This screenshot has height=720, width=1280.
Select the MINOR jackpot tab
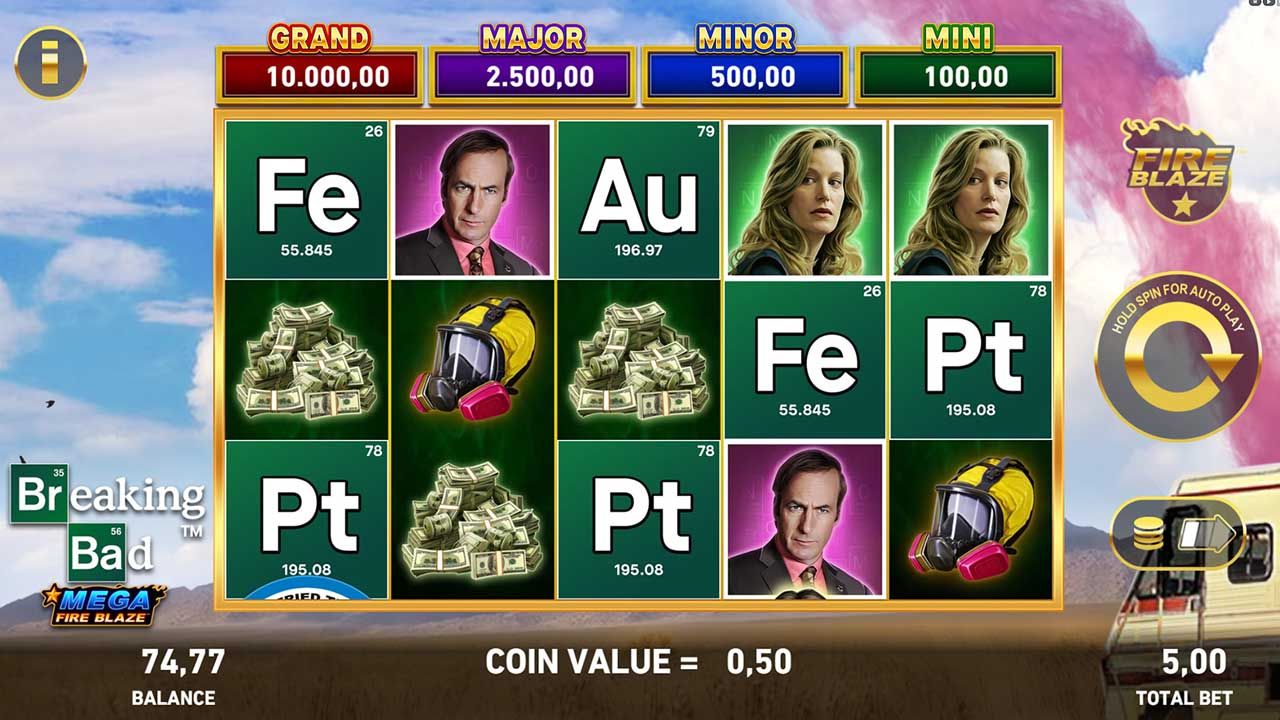click(745, 60)
